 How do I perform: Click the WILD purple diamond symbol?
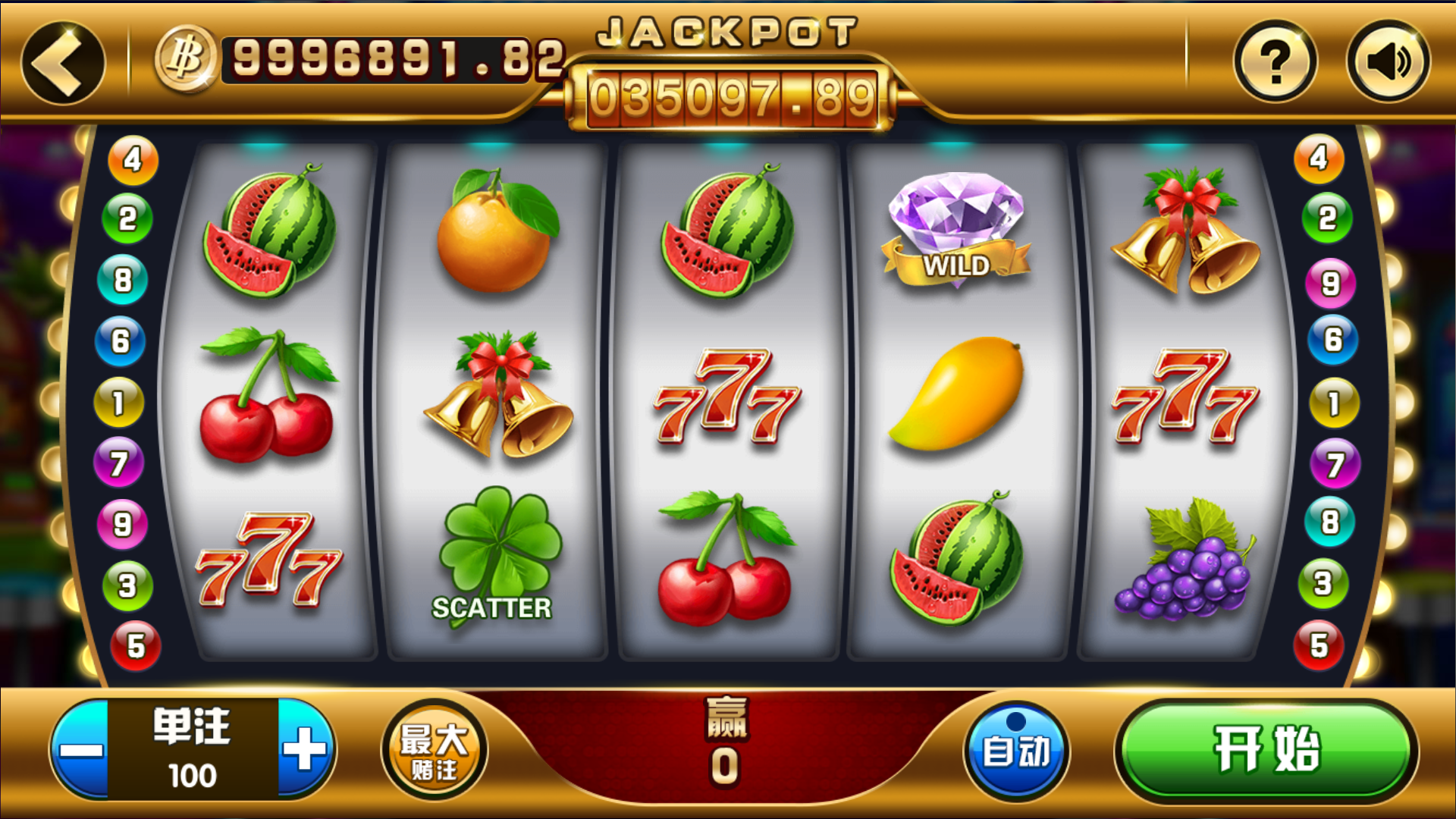click(x=954, y=227)
